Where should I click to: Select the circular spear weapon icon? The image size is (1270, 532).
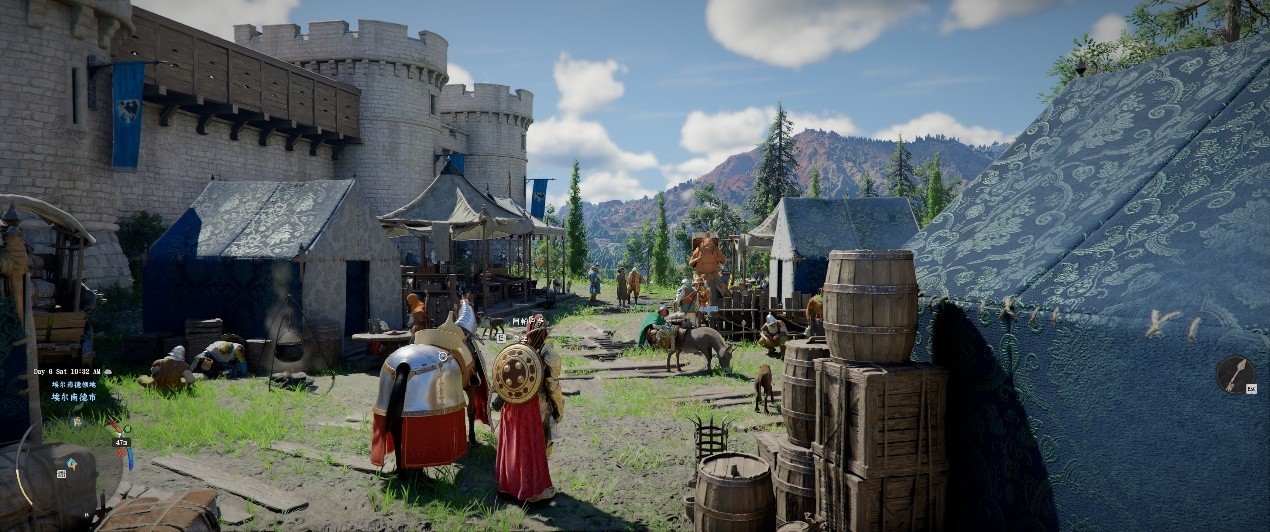coord(1235,374)
